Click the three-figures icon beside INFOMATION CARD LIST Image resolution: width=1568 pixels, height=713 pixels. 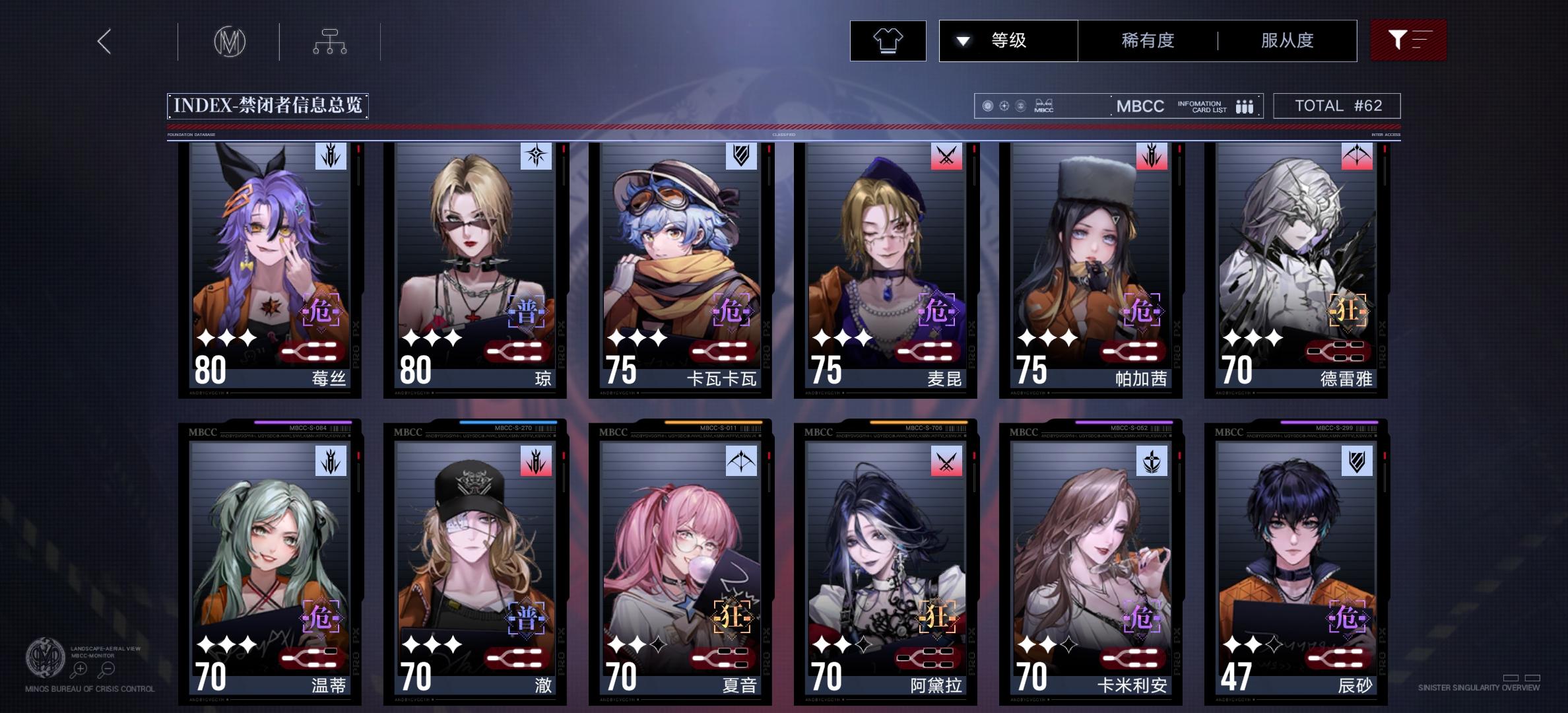pyautogui.click(x=1243, y=106)
